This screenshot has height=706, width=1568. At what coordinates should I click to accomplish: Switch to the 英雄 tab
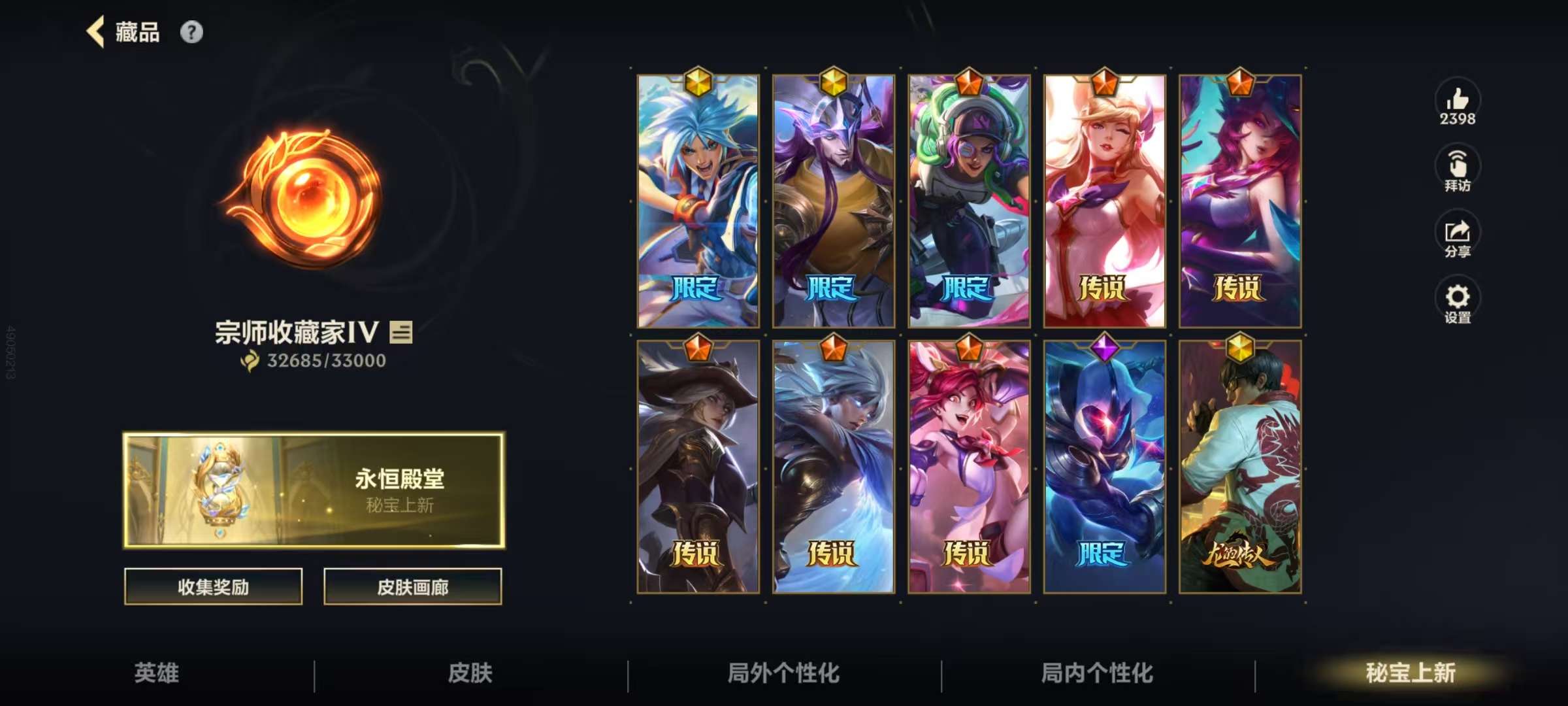point(155,673)
